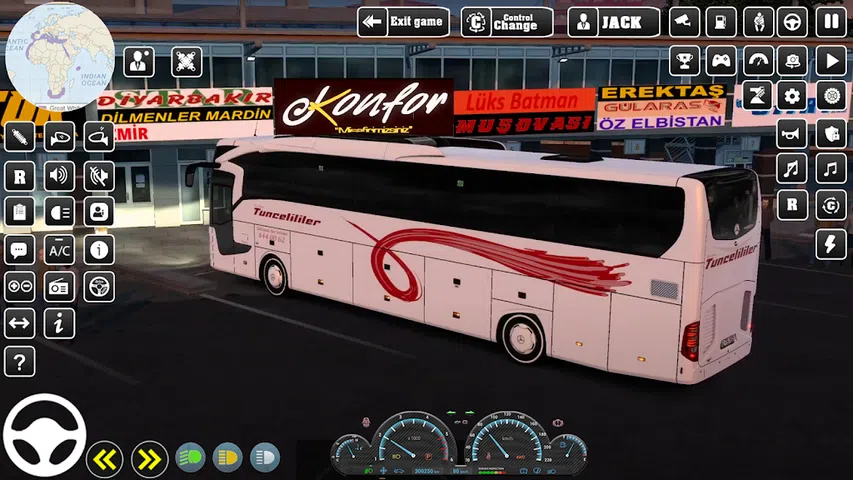Switch on the green headlight beam icon
This screenshot has height=480, width=853.
point(190,458)
